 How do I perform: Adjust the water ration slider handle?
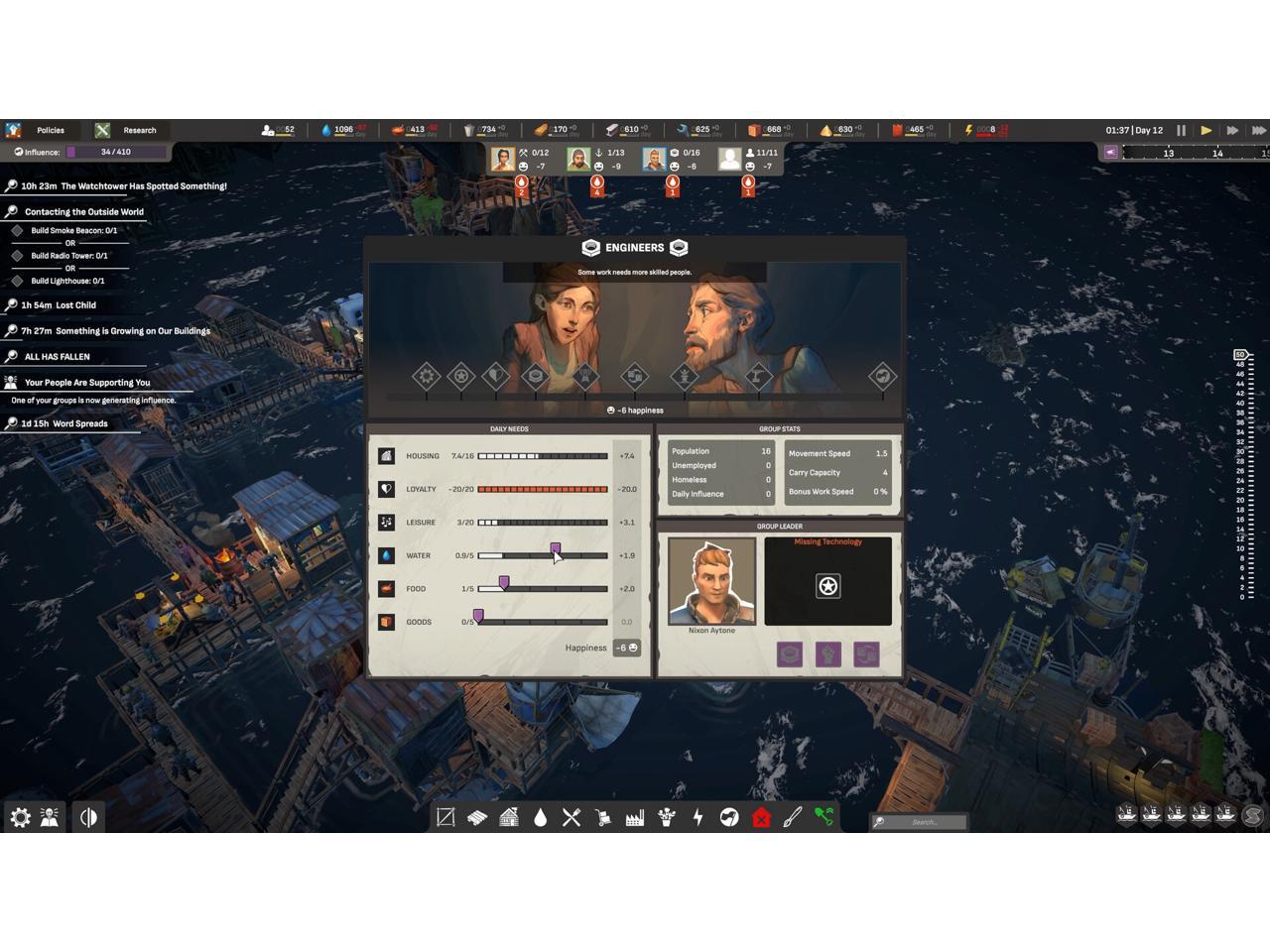click(556, 548)
